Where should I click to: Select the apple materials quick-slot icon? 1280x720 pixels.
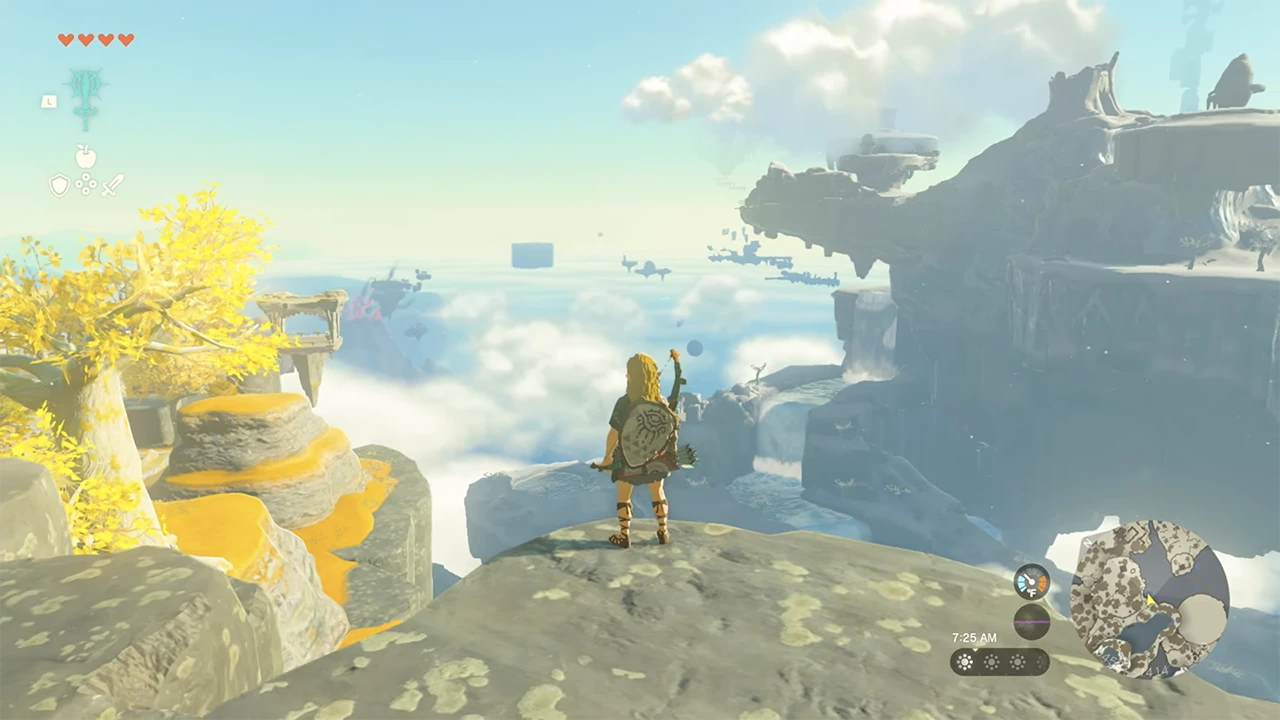[86, 157]
